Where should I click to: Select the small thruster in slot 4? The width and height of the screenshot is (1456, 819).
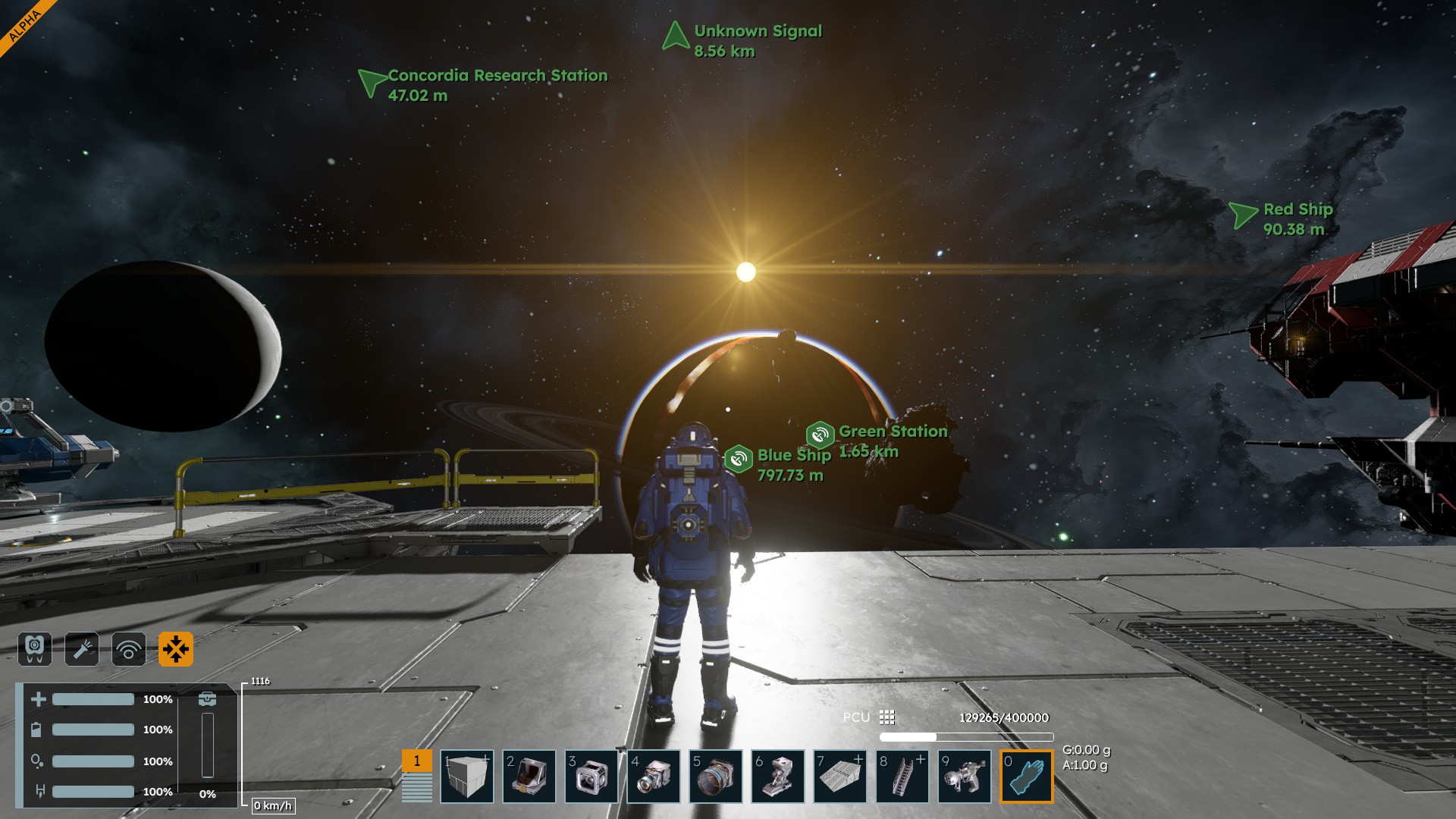(654, 777)
